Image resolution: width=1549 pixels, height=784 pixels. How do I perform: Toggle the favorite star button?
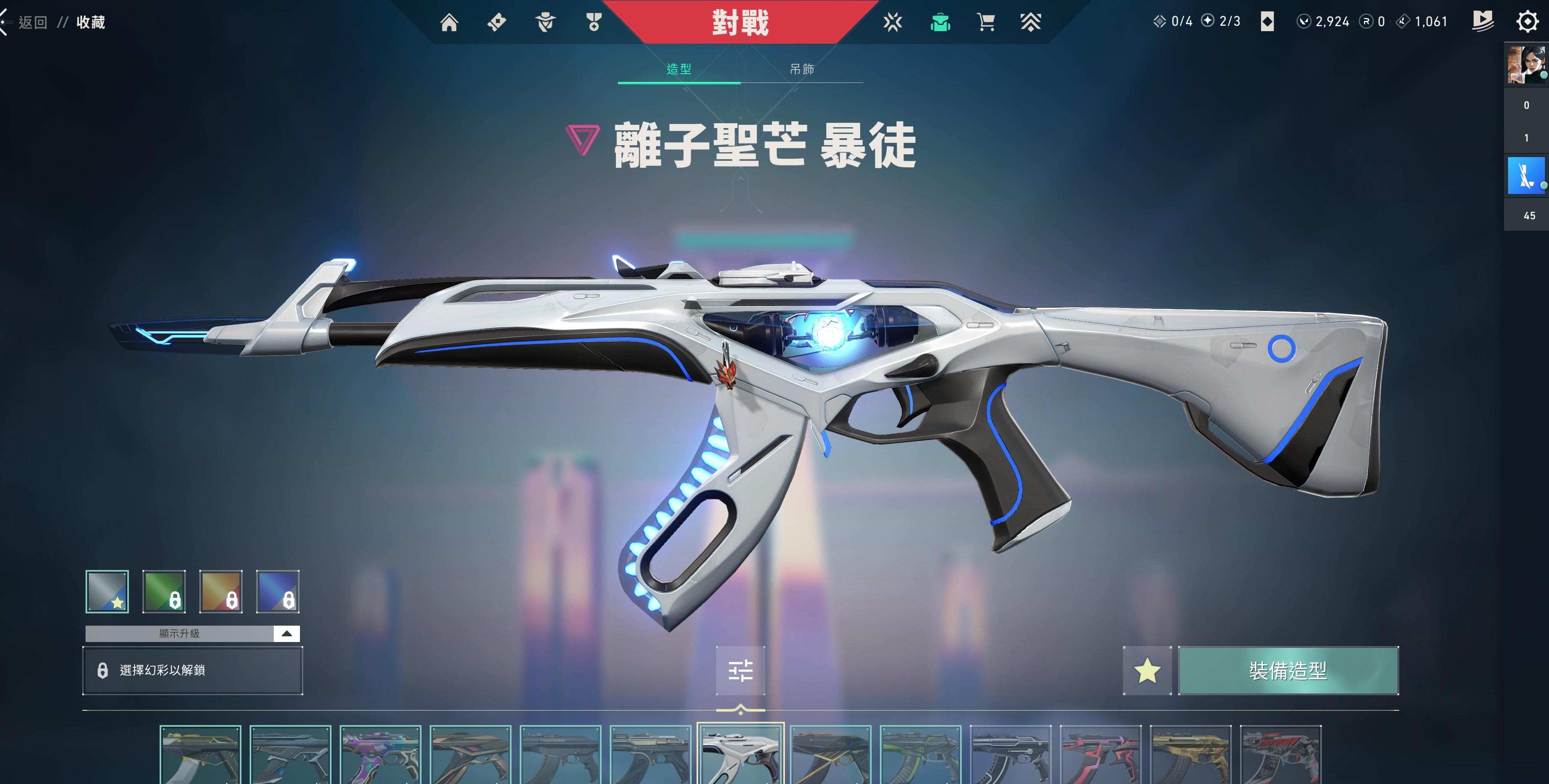coord(1147,670)
